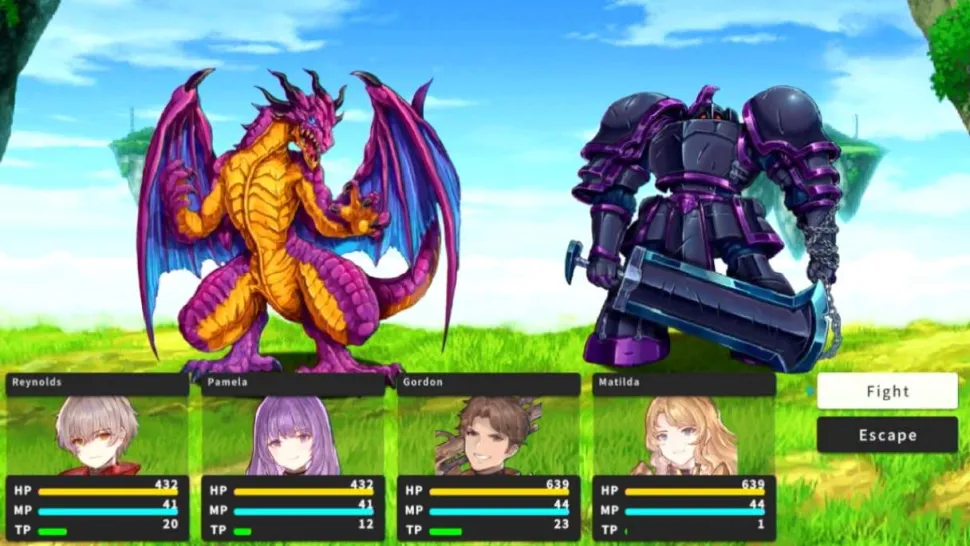Select Reynolds's party status panel
Screen dimensions: 970x546
(x=97, y=457)
